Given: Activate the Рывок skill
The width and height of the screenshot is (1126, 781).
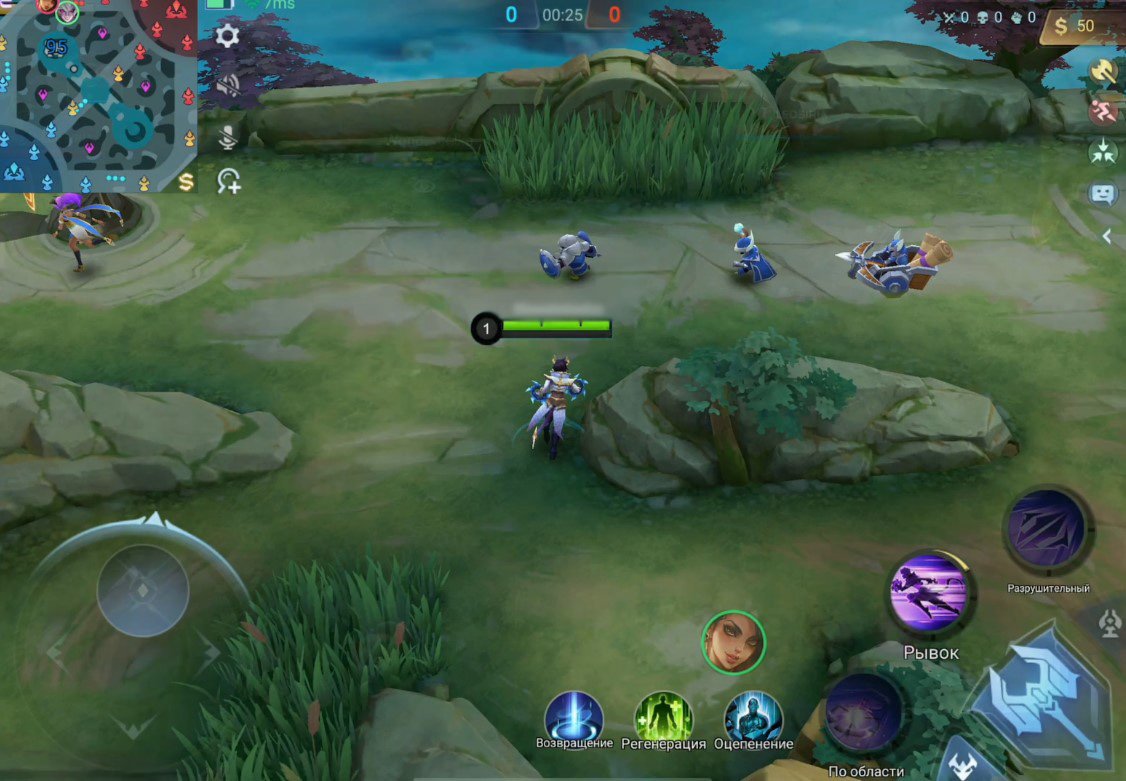Looking at the screenshot, I should point(929,593).
